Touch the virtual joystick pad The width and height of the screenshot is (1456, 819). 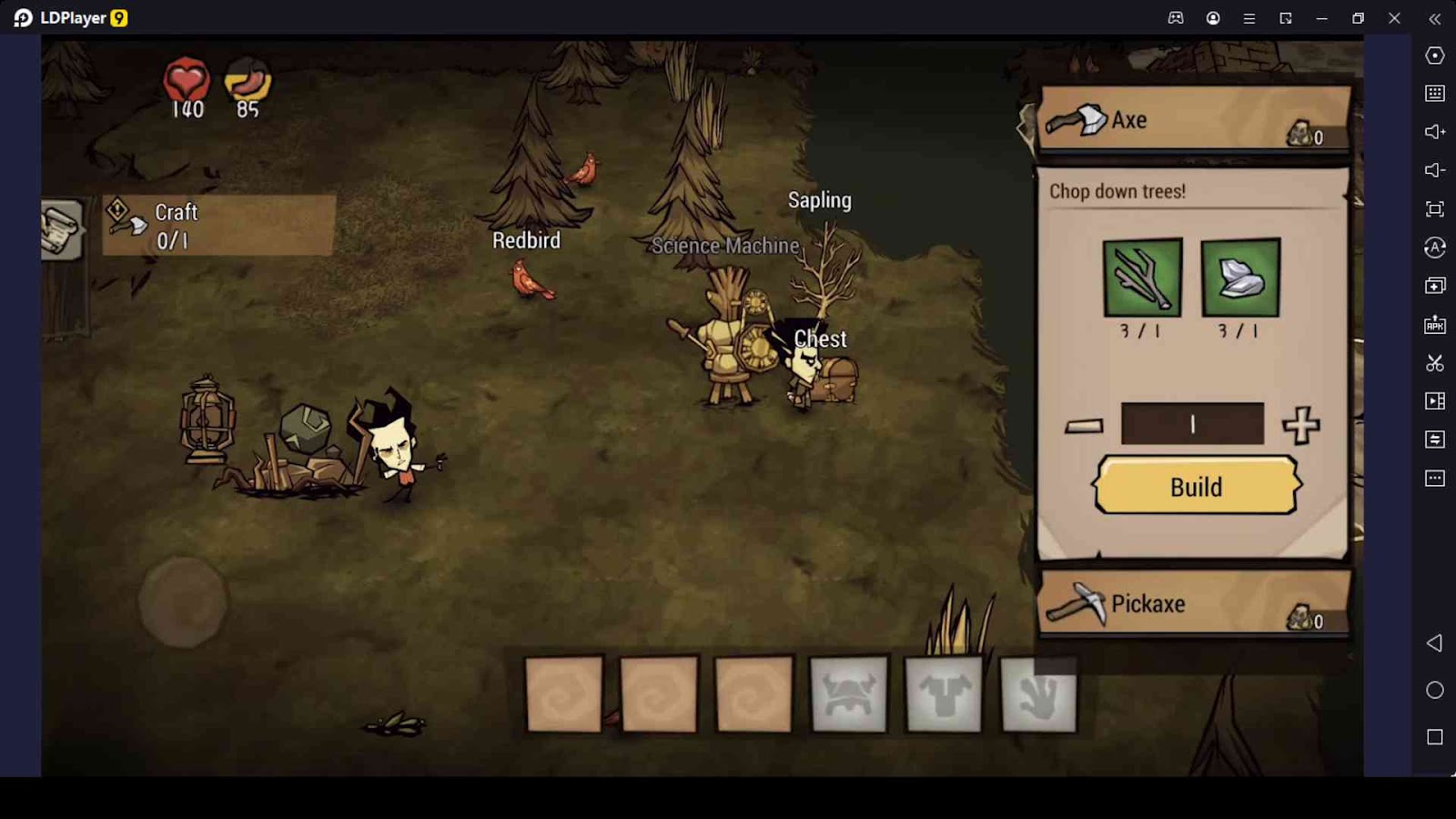[183, 602]
